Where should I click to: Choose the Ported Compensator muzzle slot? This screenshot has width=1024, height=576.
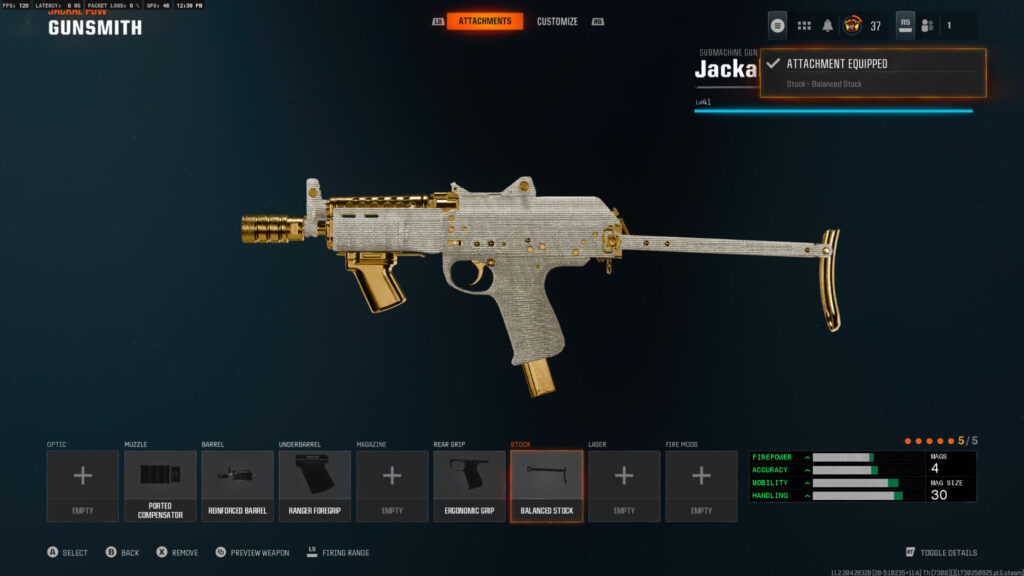(x=160, y=486)
